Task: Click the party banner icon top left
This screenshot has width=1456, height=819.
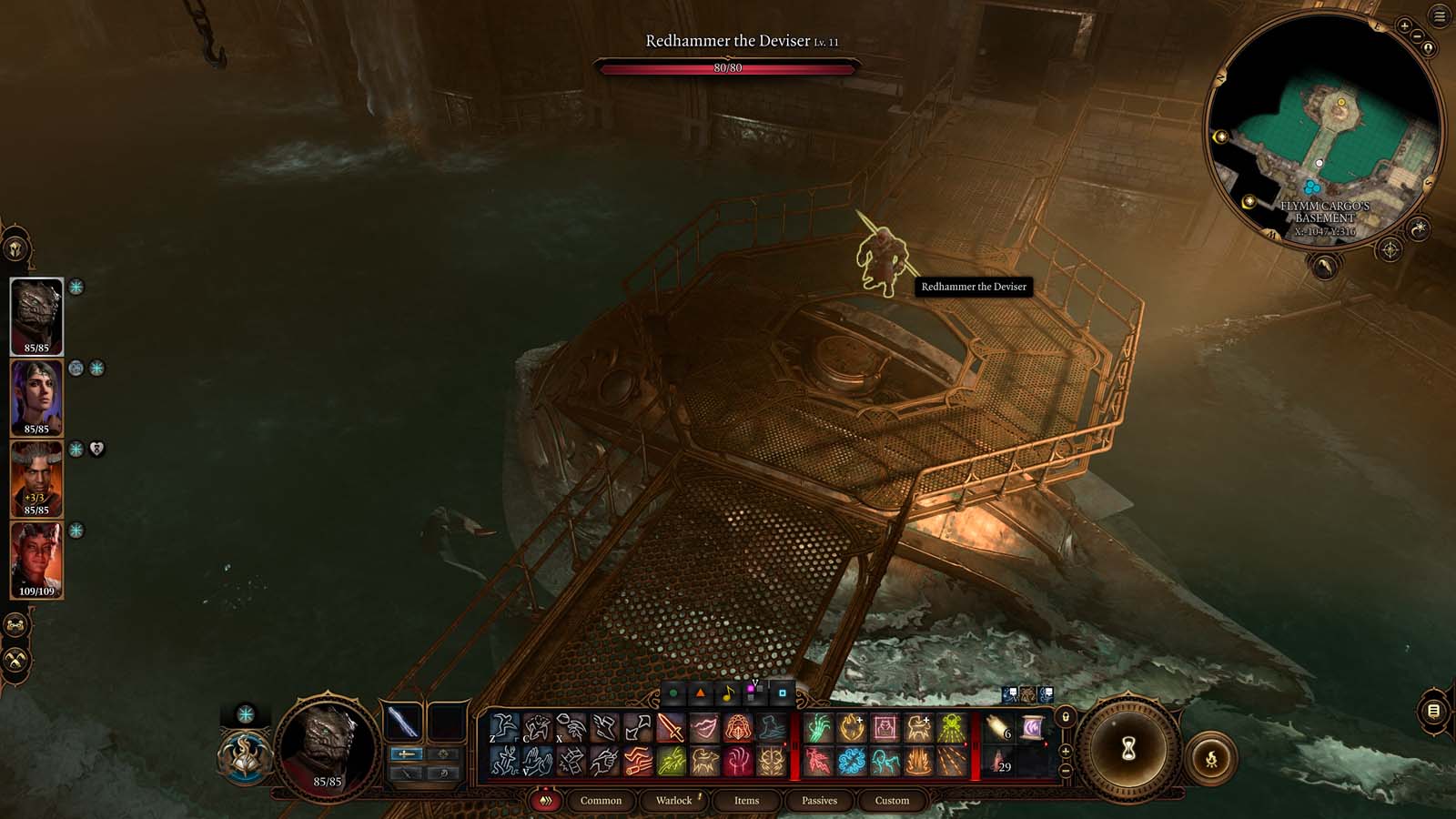Action: point(15,246)
